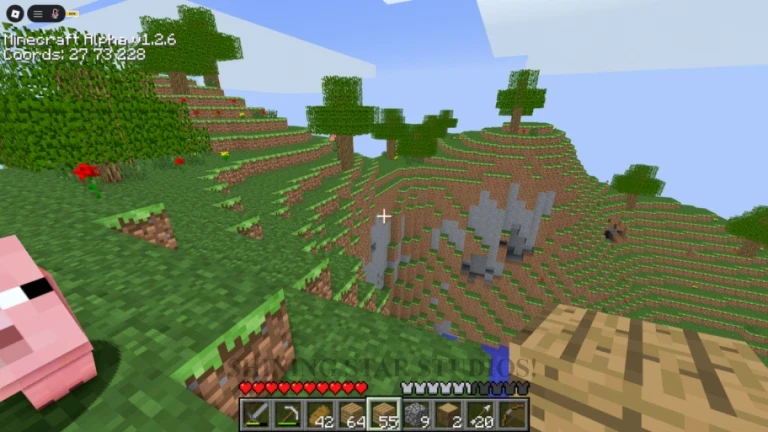The image size is (768, 432).
Task: Select the pickaxe hotbar slot
Action: tap(287, 414)
